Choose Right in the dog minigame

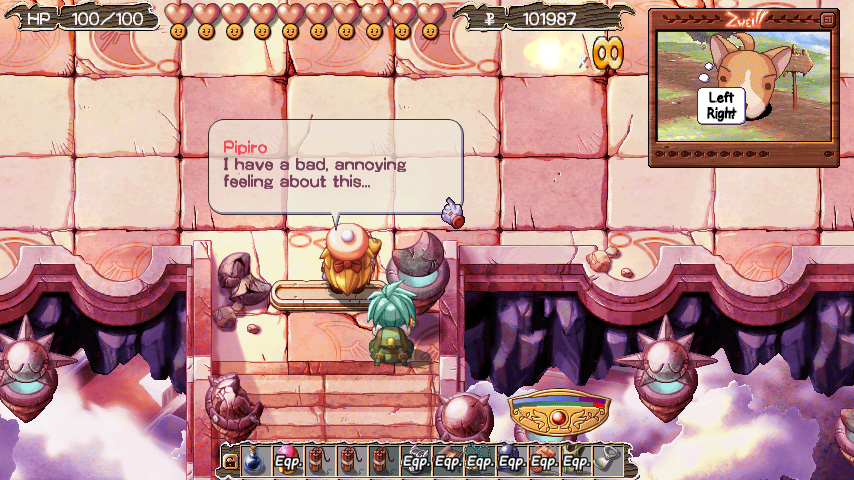coord(721,113)
